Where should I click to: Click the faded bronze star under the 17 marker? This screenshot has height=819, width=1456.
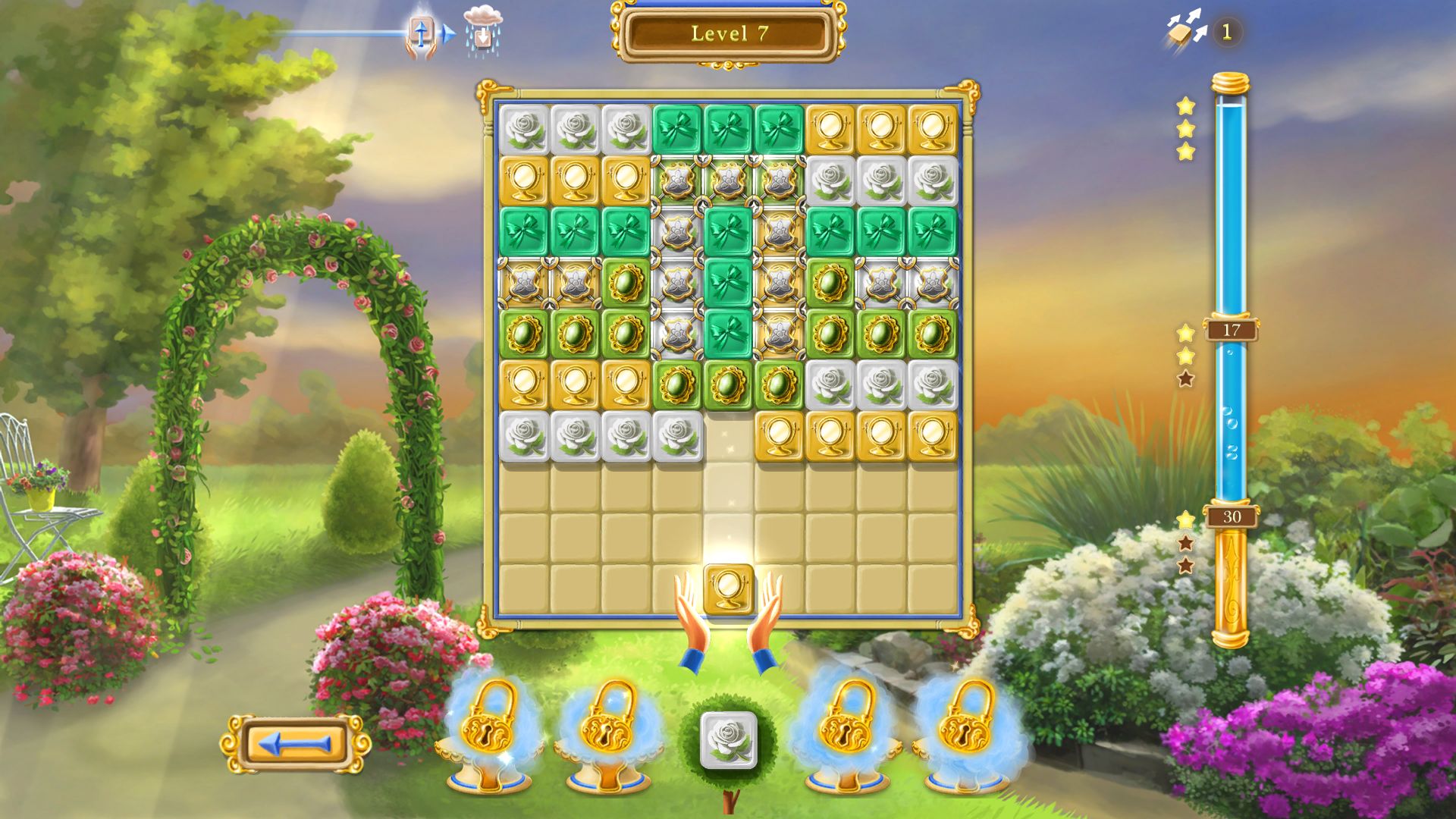click(1185, 380)
